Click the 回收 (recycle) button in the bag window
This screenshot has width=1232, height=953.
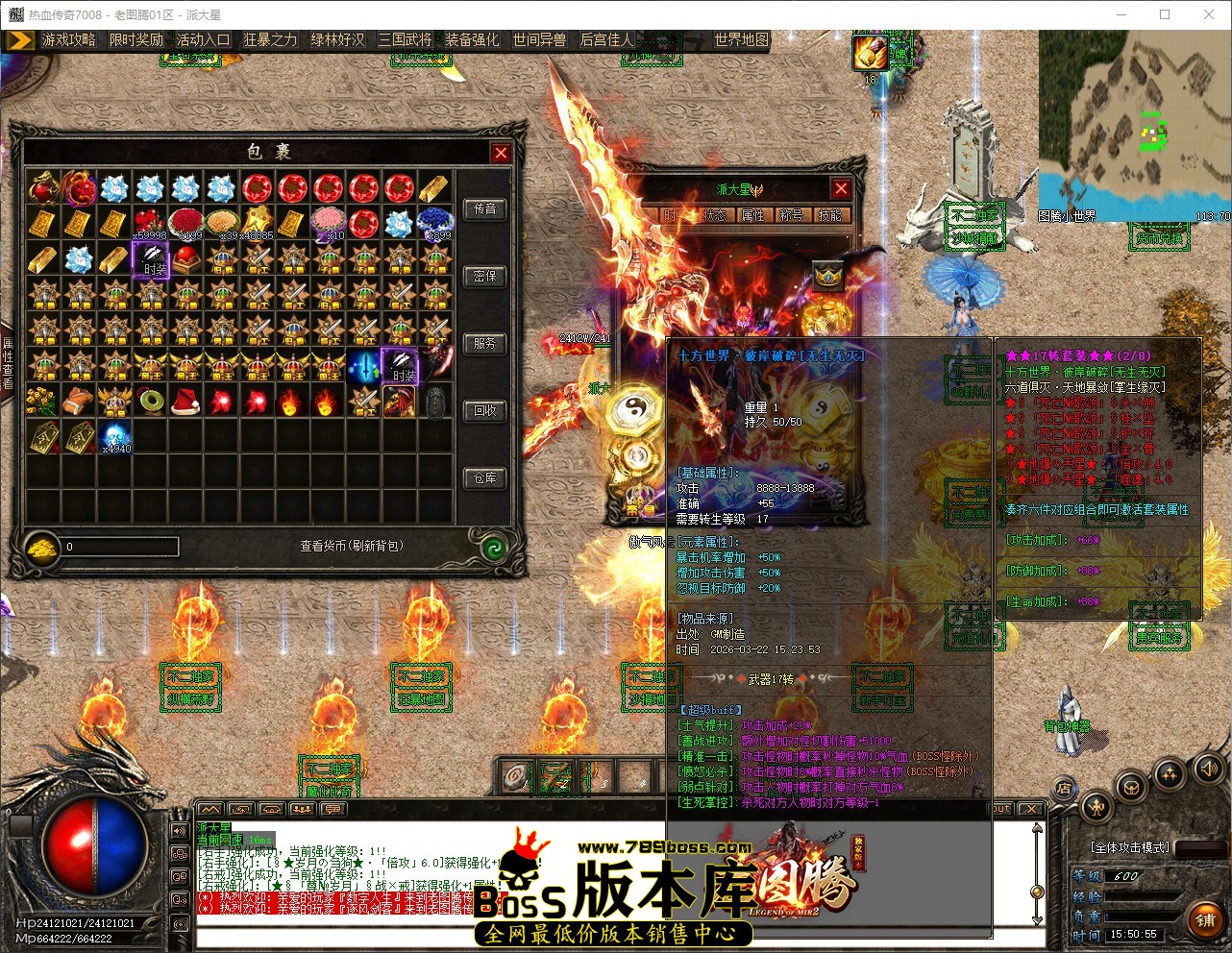click(485, 412)
